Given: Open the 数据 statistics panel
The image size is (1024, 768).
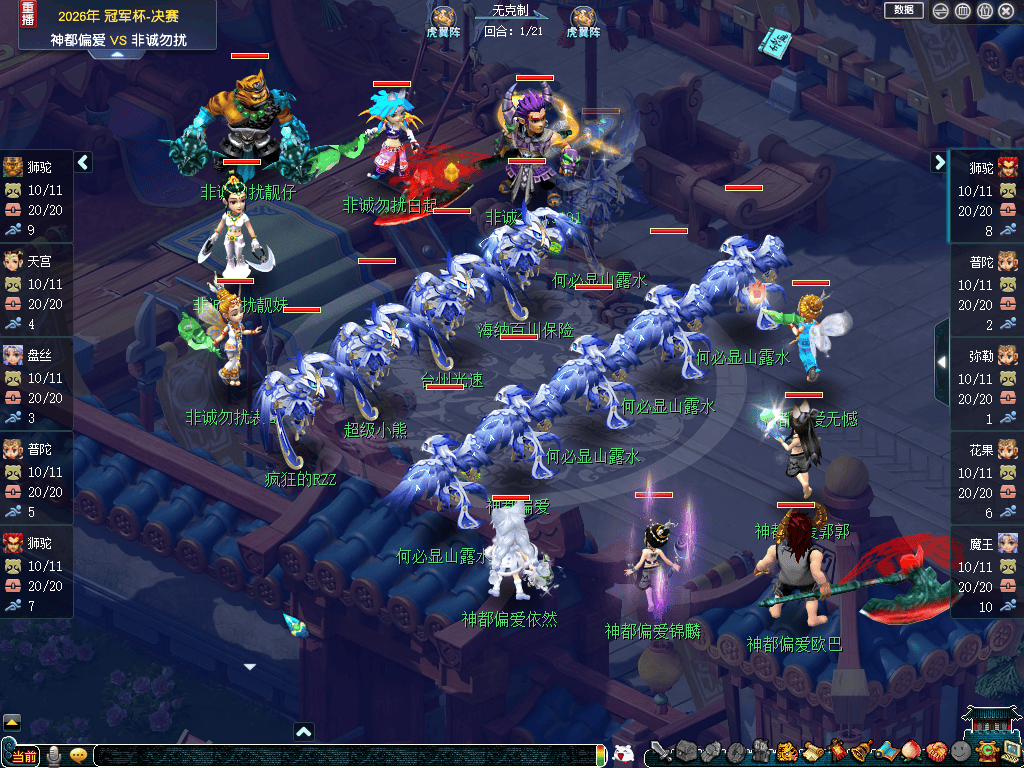Looking at the screenshot, I should (903, 10).
